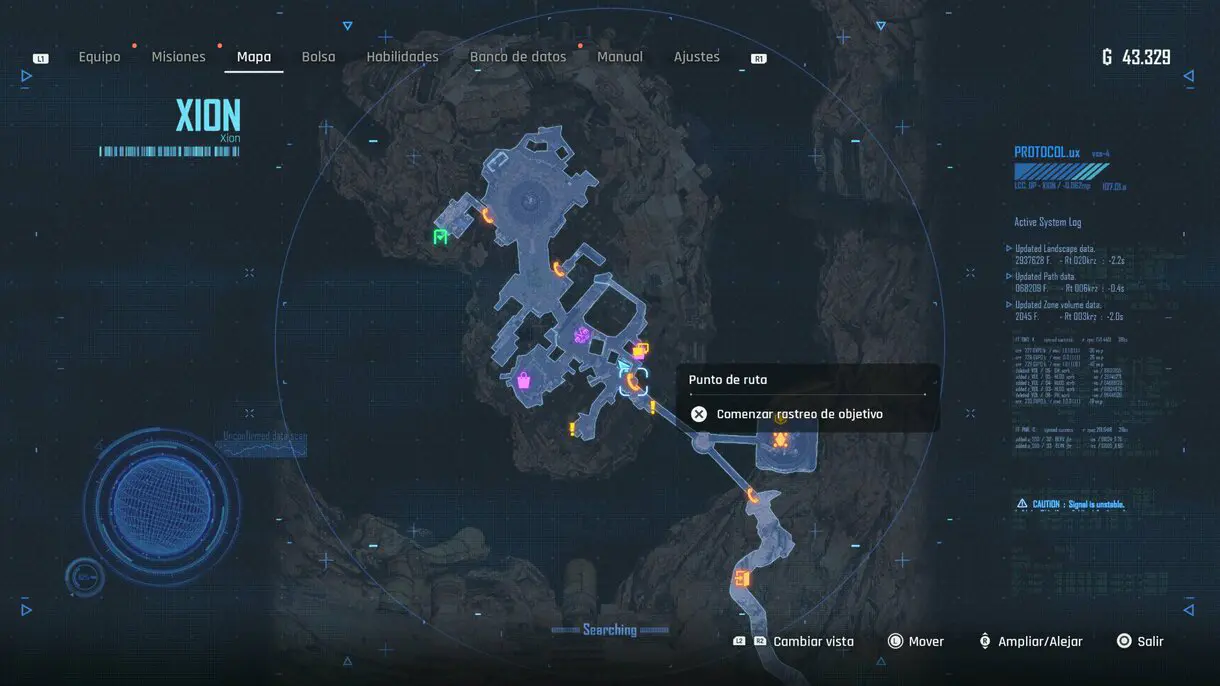This screenshot has width=1220, height=686.
Task: Show the Banco de datos tab
Action: [518, 57]
